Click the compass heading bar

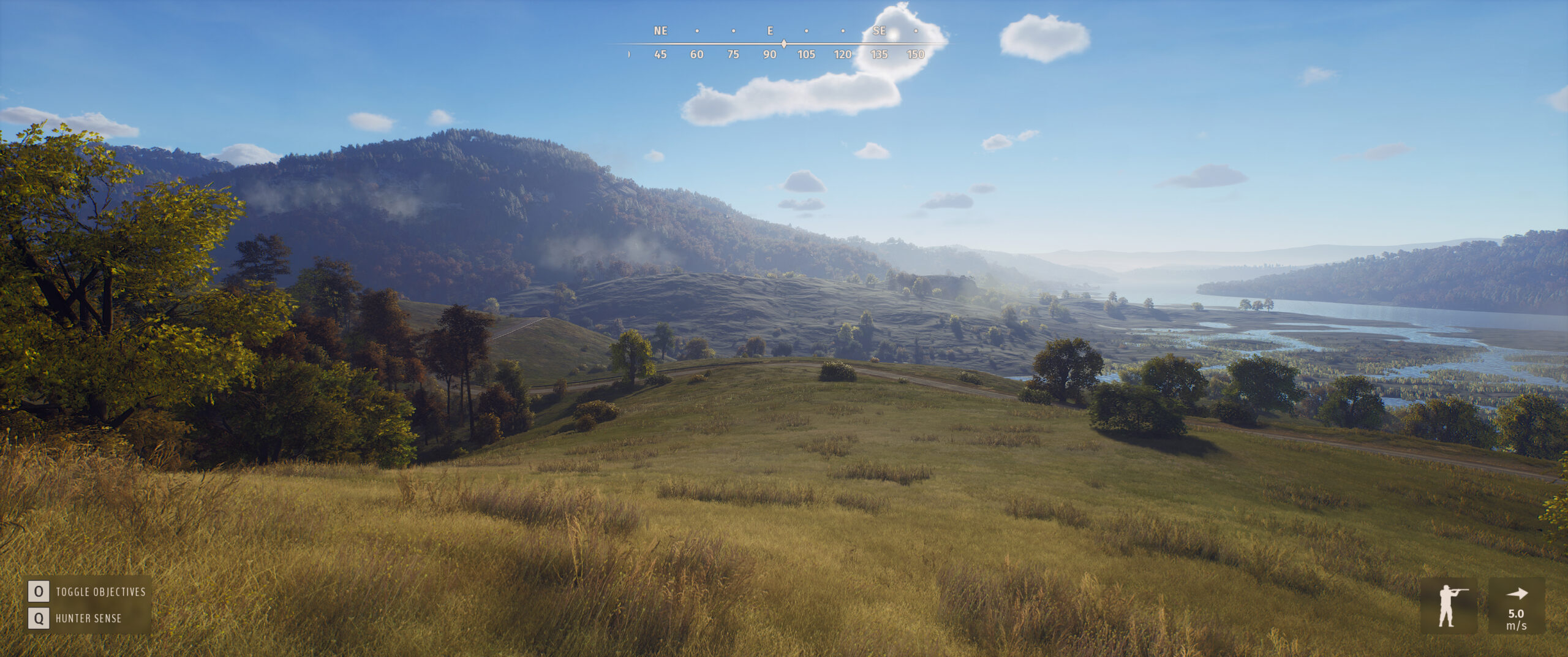coord(783,44)
